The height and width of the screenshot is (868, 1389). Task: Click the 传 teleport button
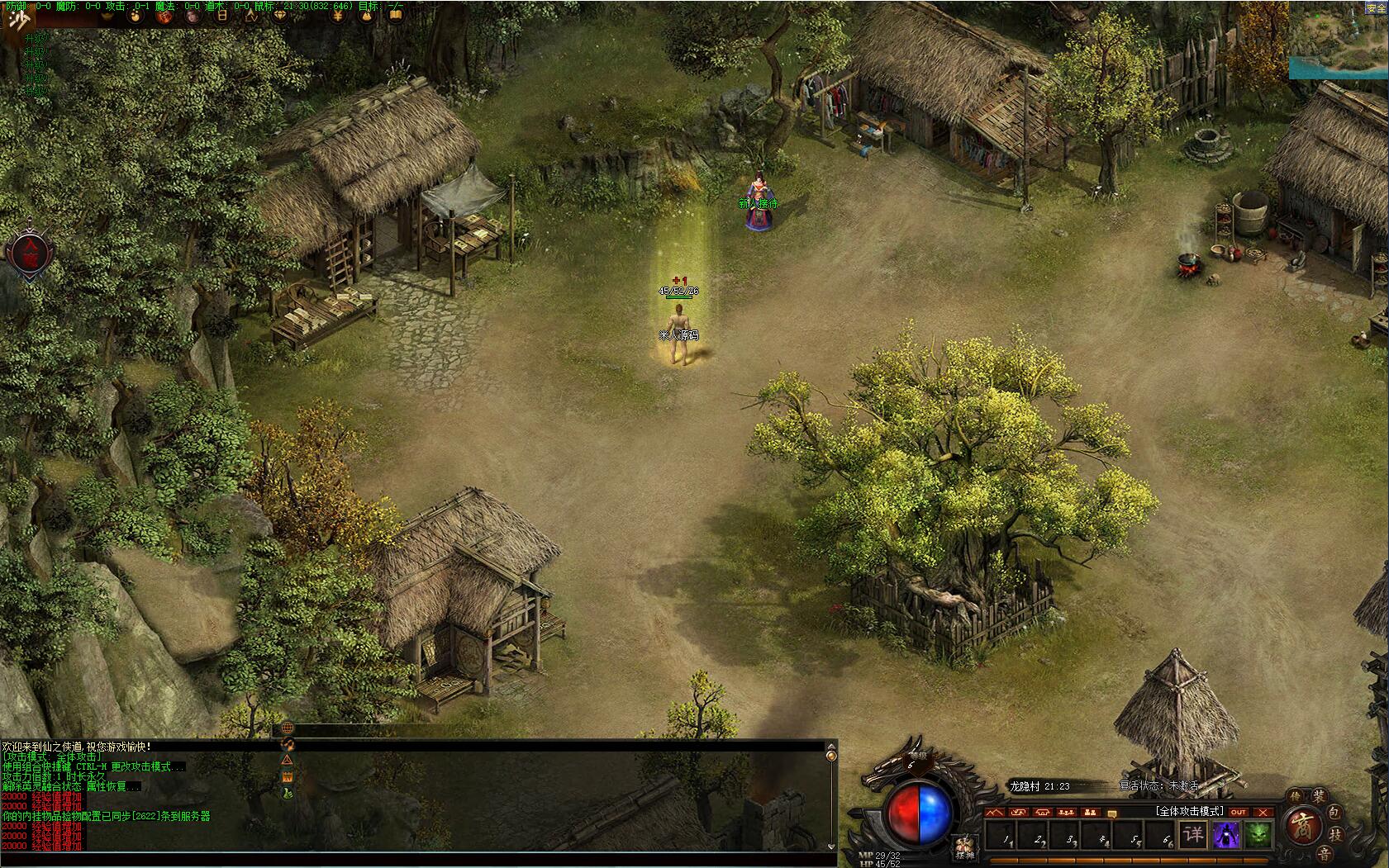click(x=1296, y=795)
